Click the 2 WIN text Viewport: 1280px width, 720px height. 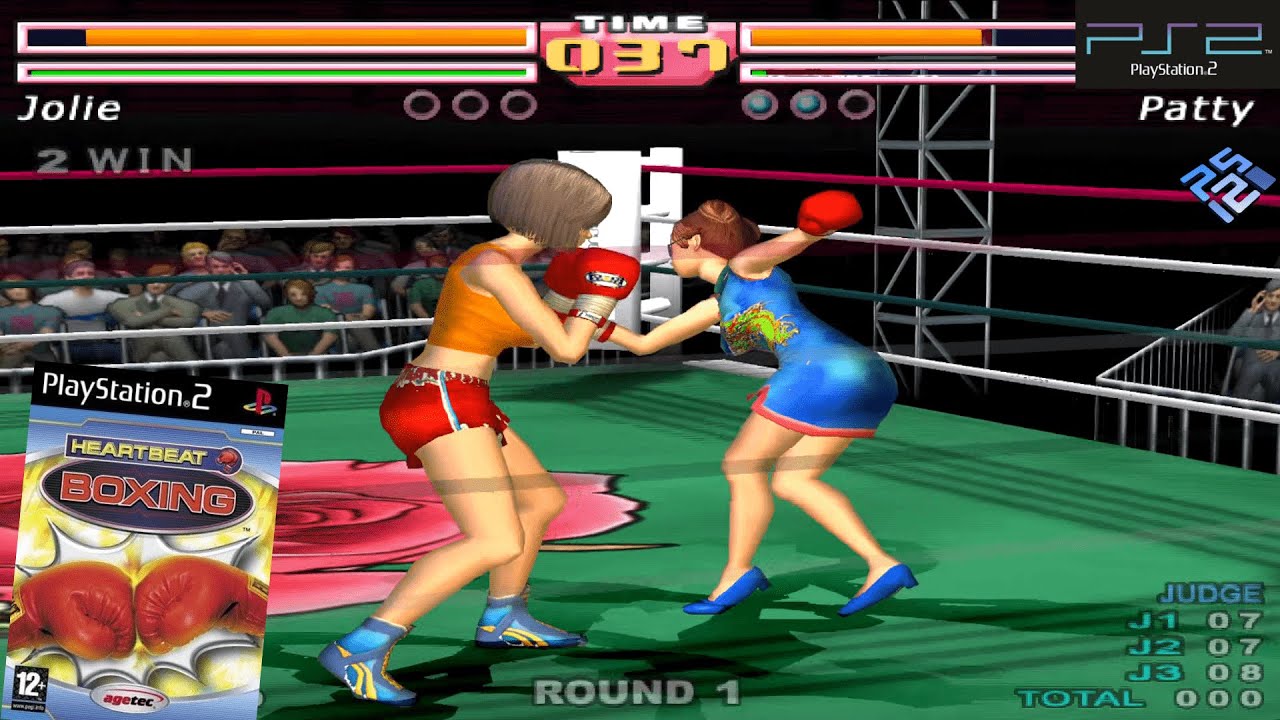[x=112, y=160]
